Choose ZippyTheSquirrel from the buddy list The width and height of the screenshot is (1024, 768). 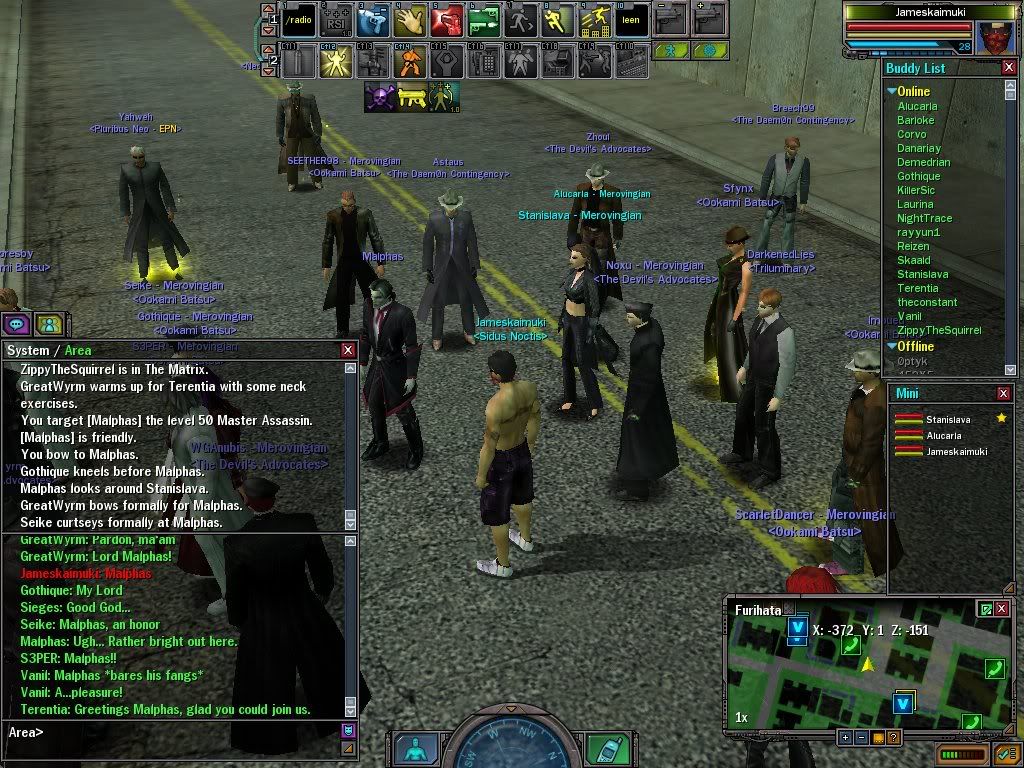tap(939, 330)
